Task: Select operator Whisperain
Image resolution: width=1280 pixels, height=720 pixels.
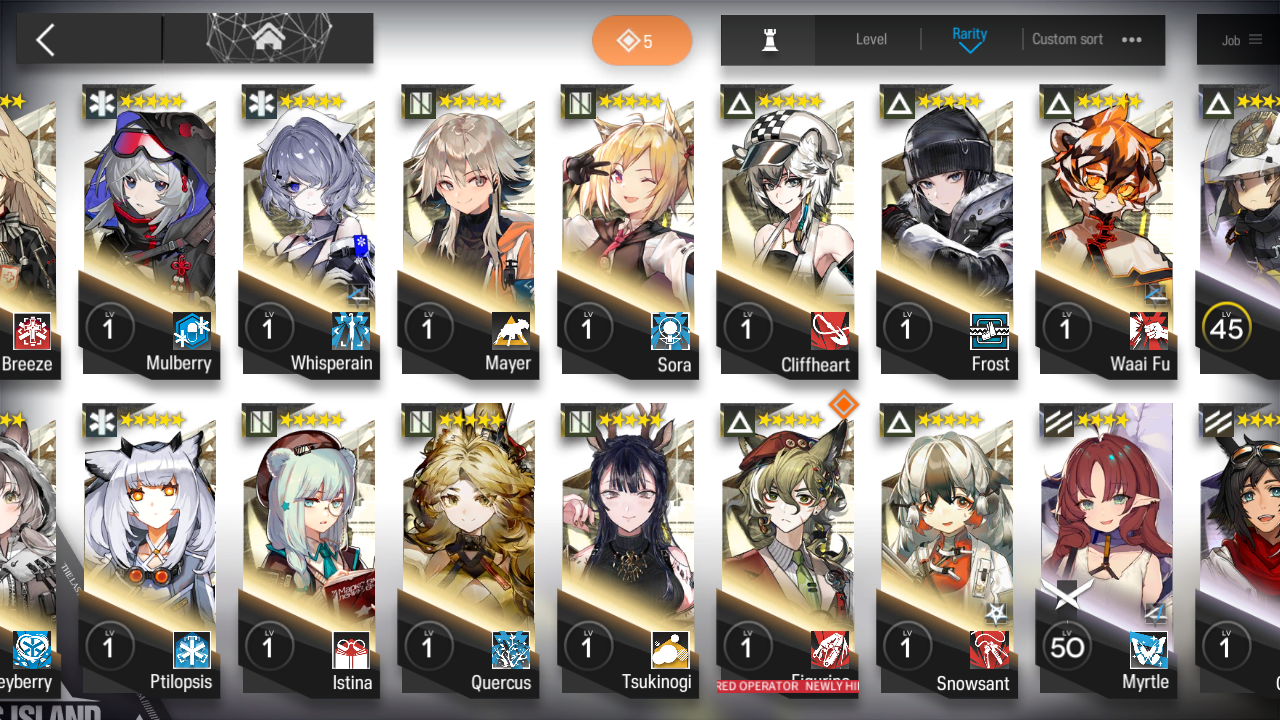Action: [309, 230]
